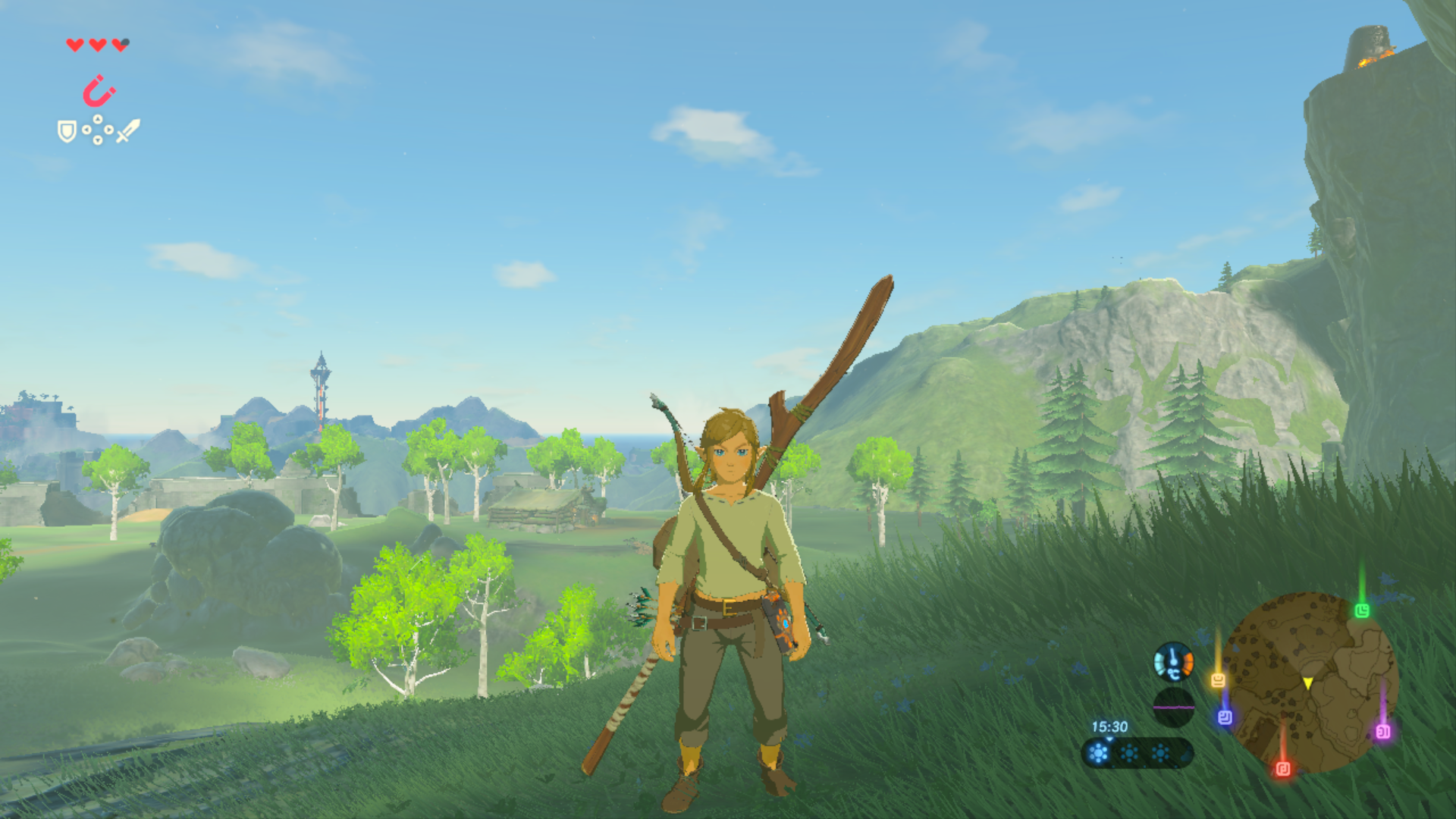Click the shield icon in the equipment display

pyautogui.click(x=67, y=131)
